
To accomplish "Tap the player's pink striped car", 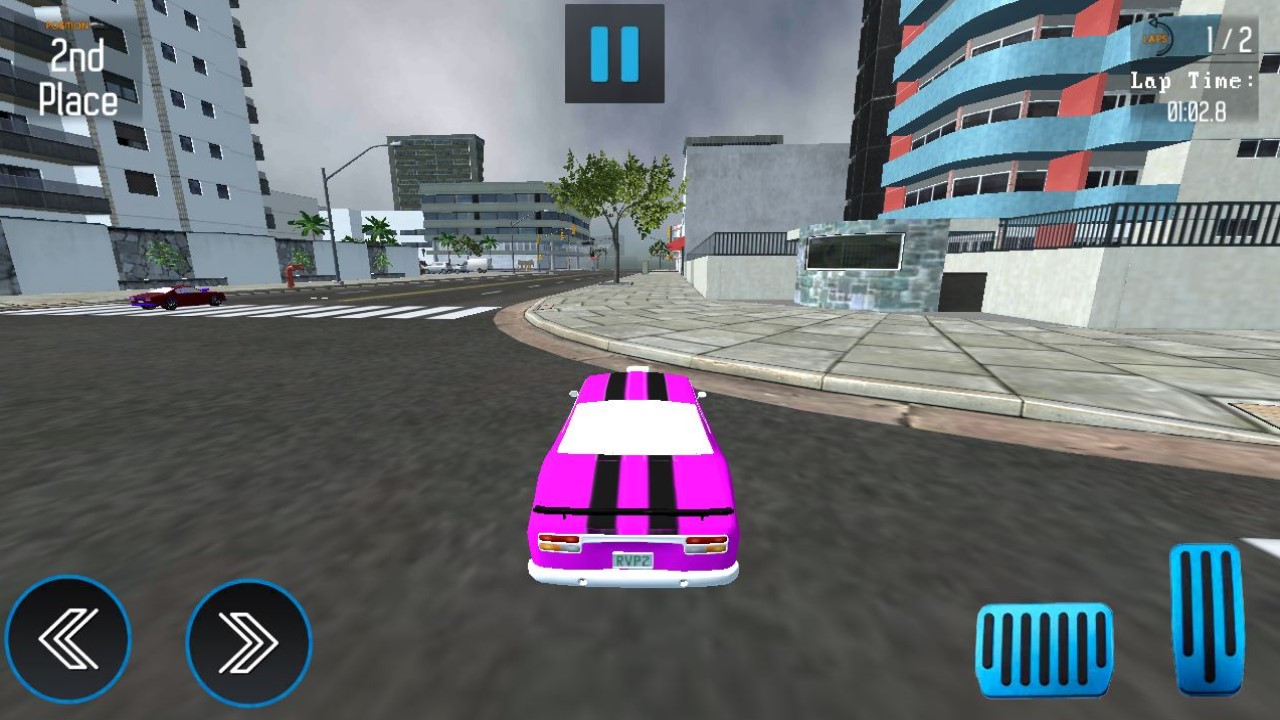I will (x=635, y=480).
